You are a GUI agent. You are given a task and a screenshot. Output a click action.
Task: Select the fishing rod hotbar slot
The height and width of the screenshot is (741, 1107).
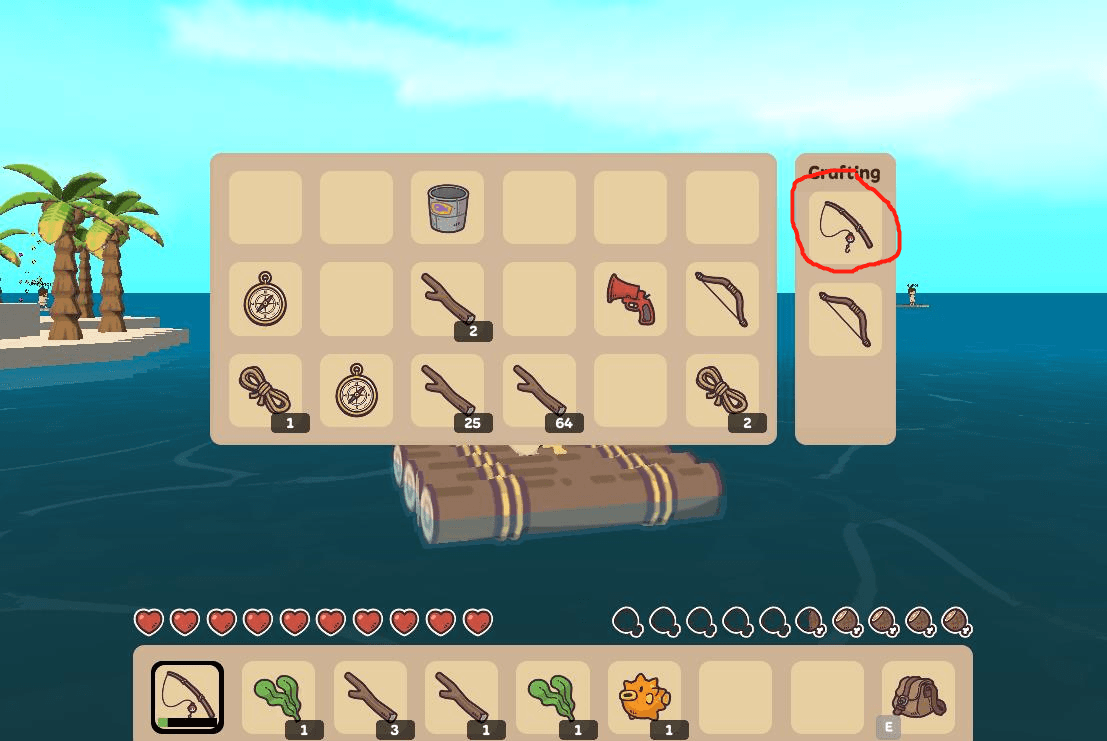click(x=187, y=697)
